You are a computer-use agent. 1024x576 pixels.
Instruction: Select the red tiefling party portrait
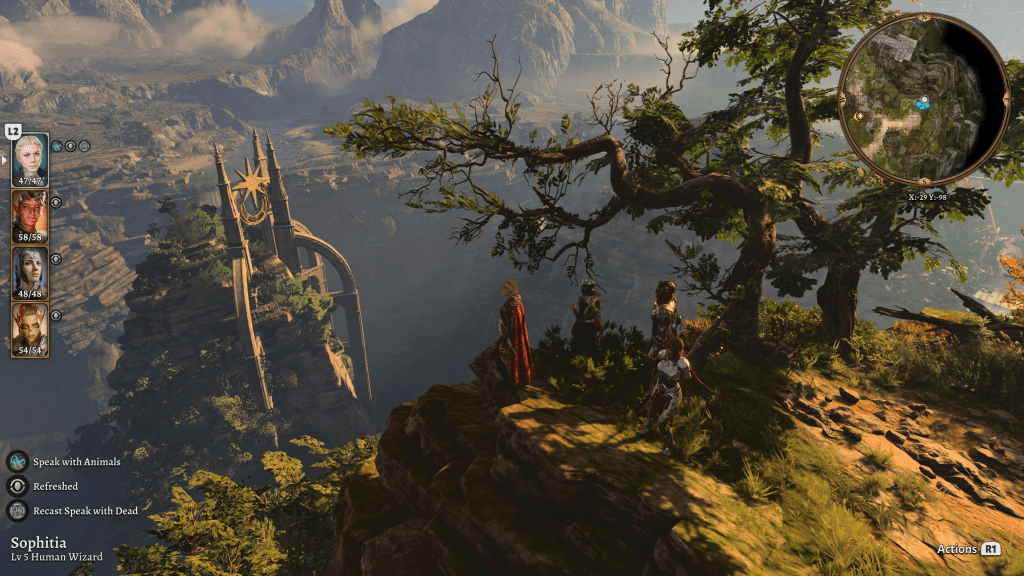30,216
